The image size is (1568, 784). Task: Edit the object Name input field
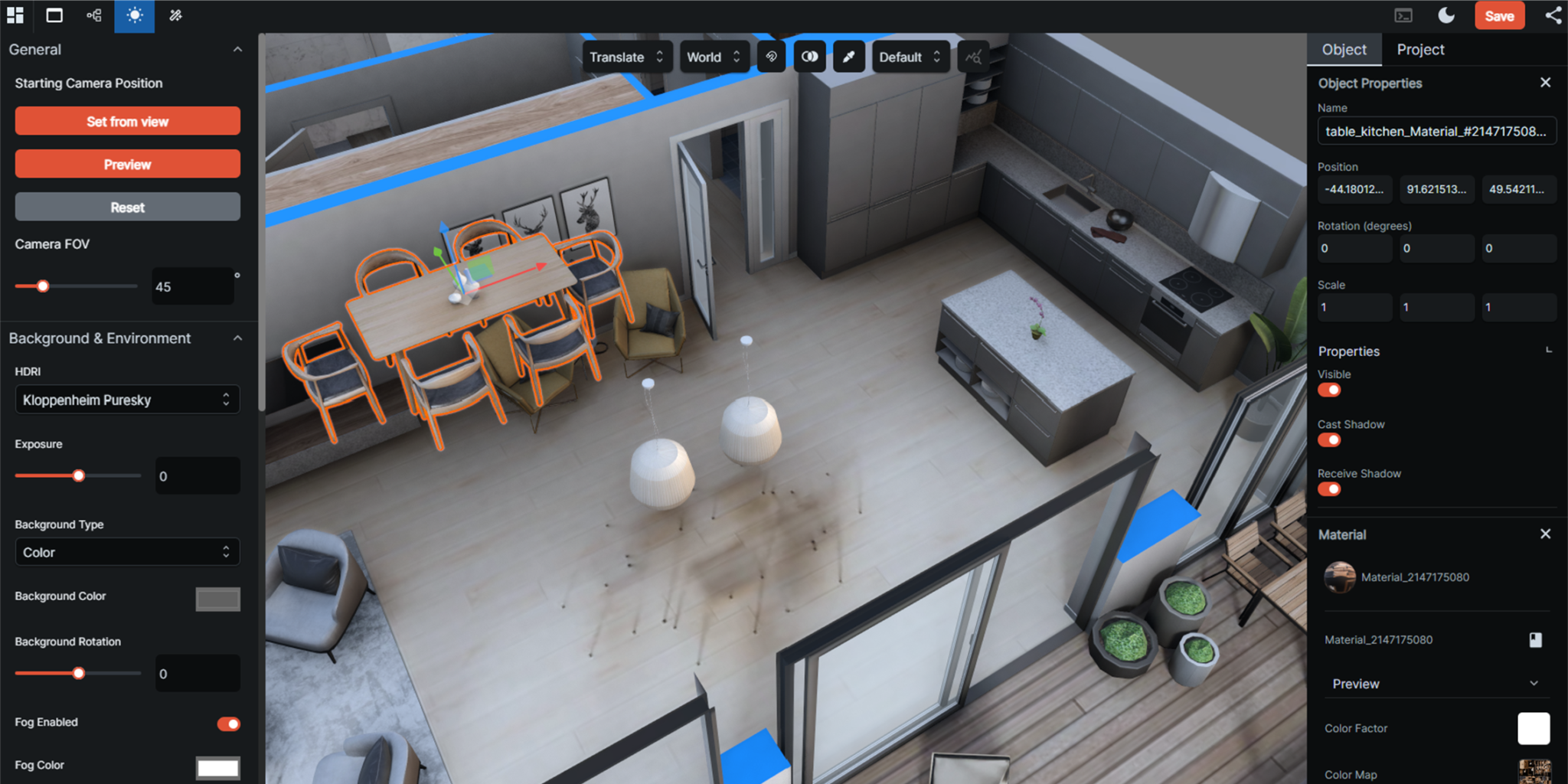point(1436,130)
